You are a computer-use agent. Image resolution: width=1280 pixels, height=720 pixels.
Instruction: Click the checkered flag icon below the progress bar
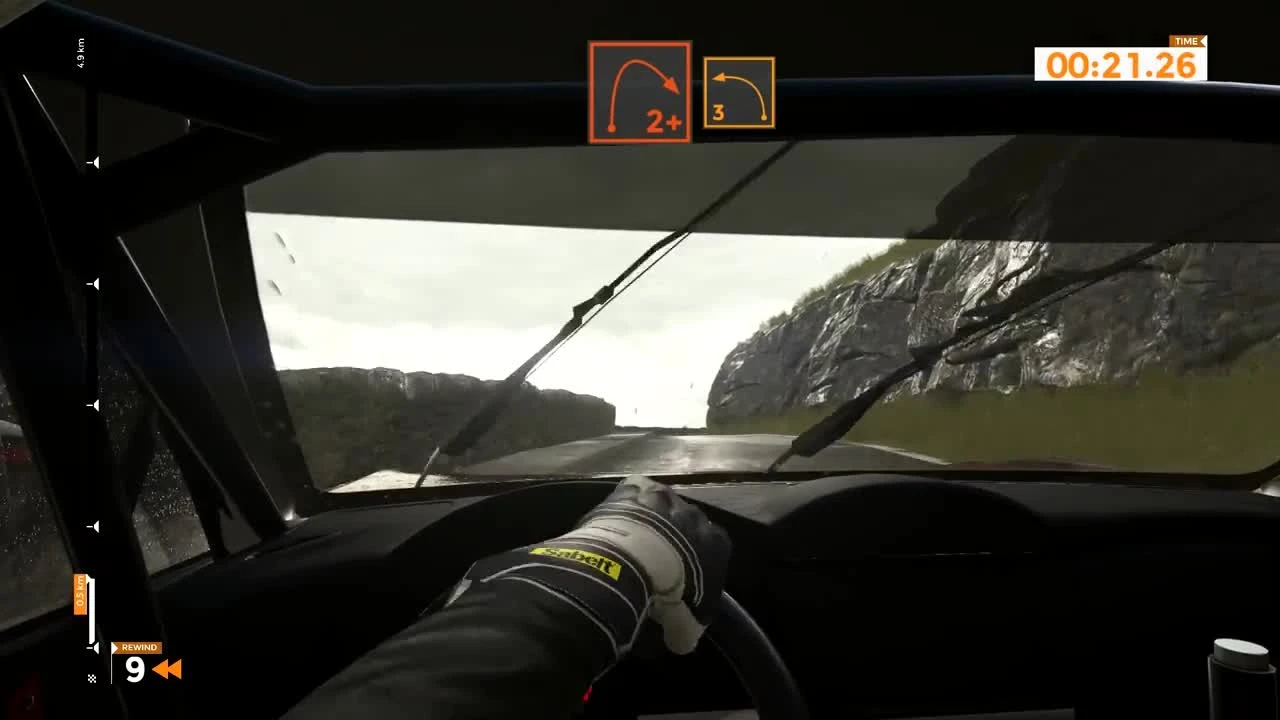(92, 676)
